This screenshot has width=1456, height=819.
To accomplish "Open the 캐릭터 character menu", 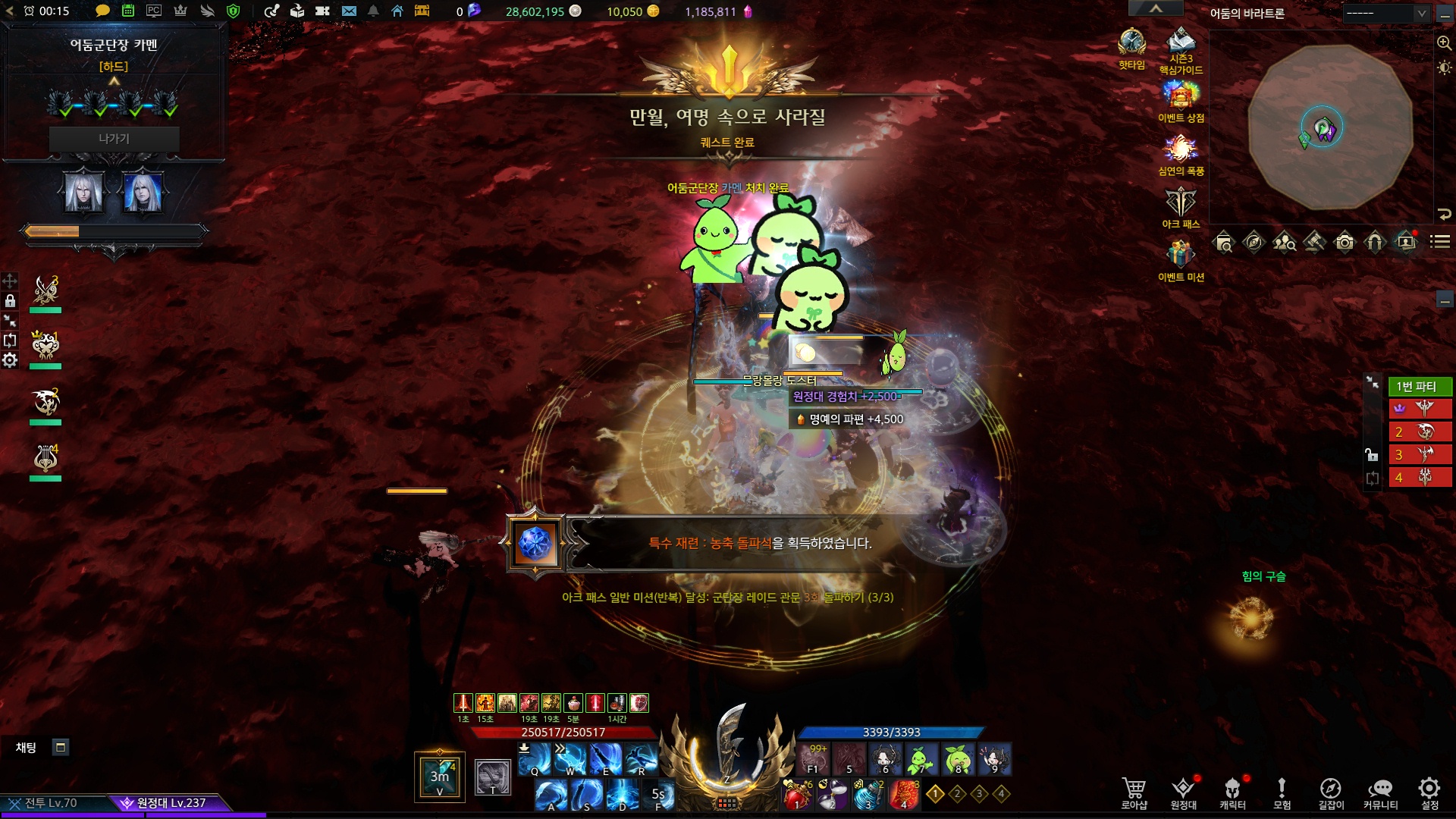I will pos(1232,792).
